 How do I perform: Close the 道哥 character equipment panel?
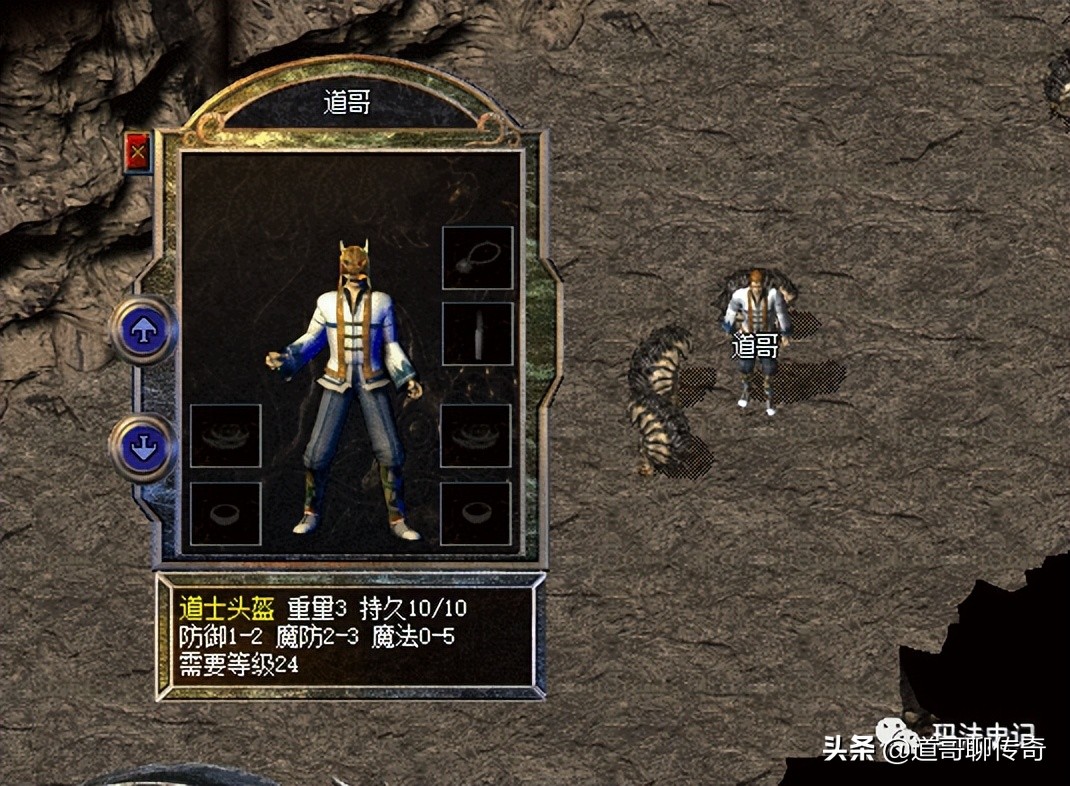(137, 152)
